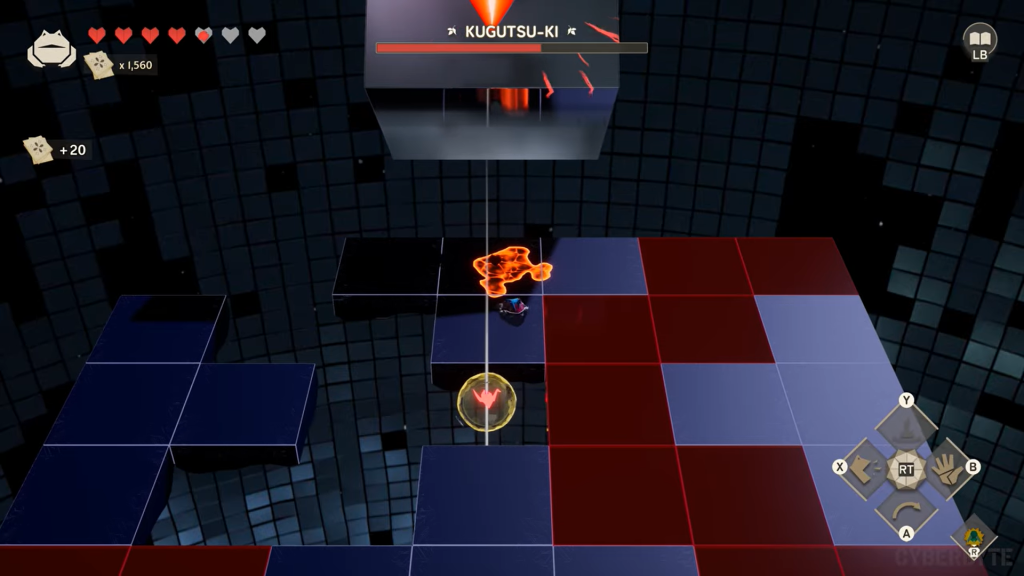Select the small green figure badge icon

pyautogui.click(x=973, y=536)
